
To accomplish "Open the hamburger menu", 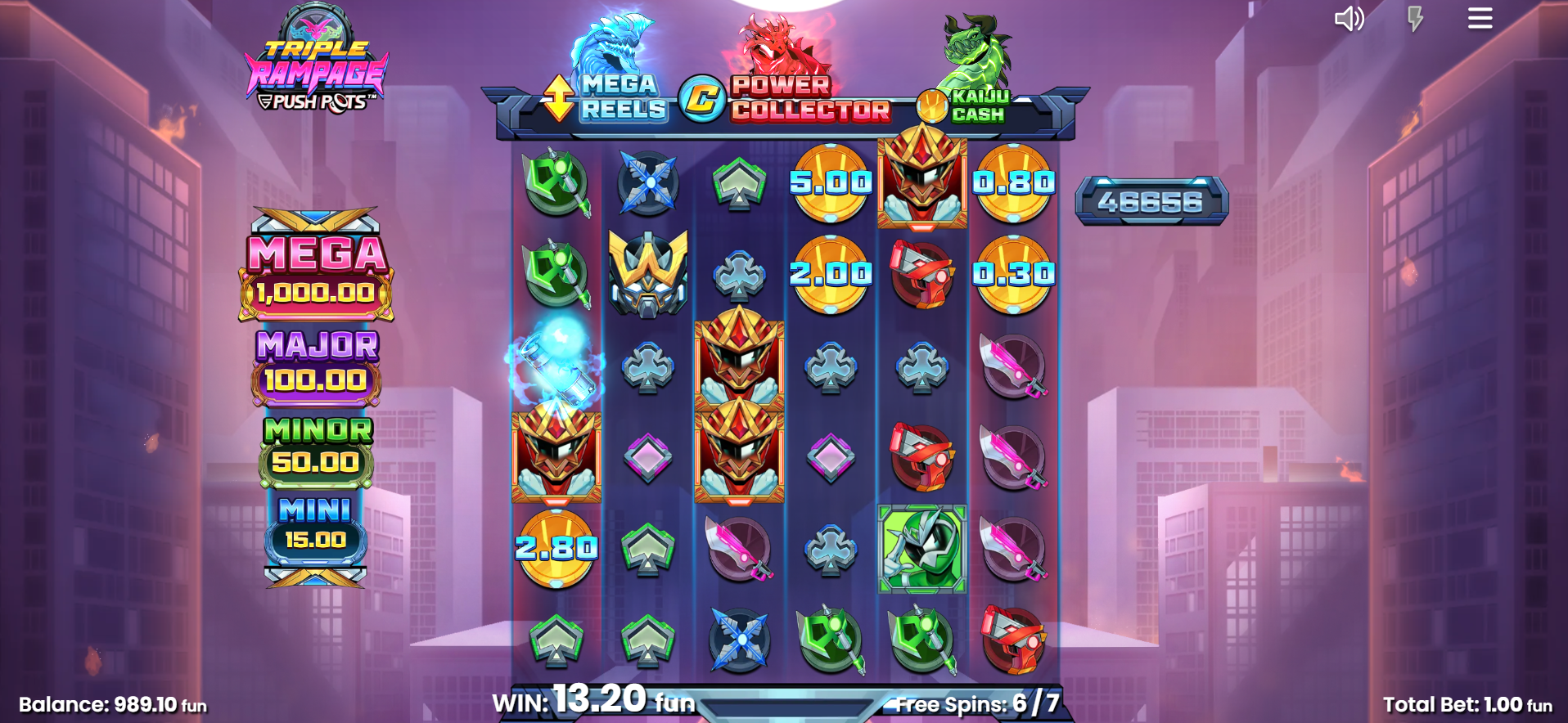I will (1480, 18).
